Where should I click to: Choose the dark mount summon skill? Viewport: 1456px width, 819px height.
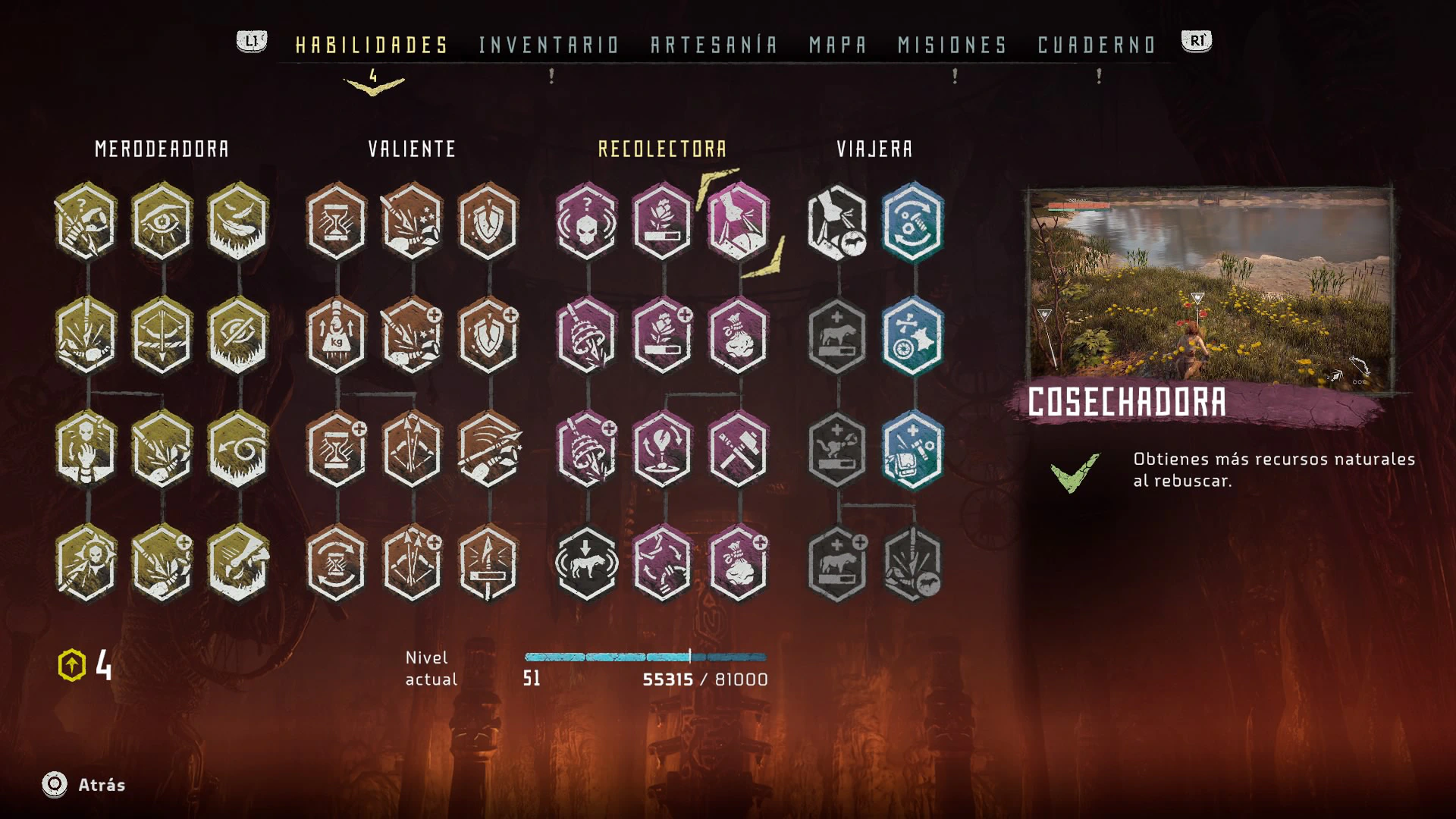click(586, 563)
